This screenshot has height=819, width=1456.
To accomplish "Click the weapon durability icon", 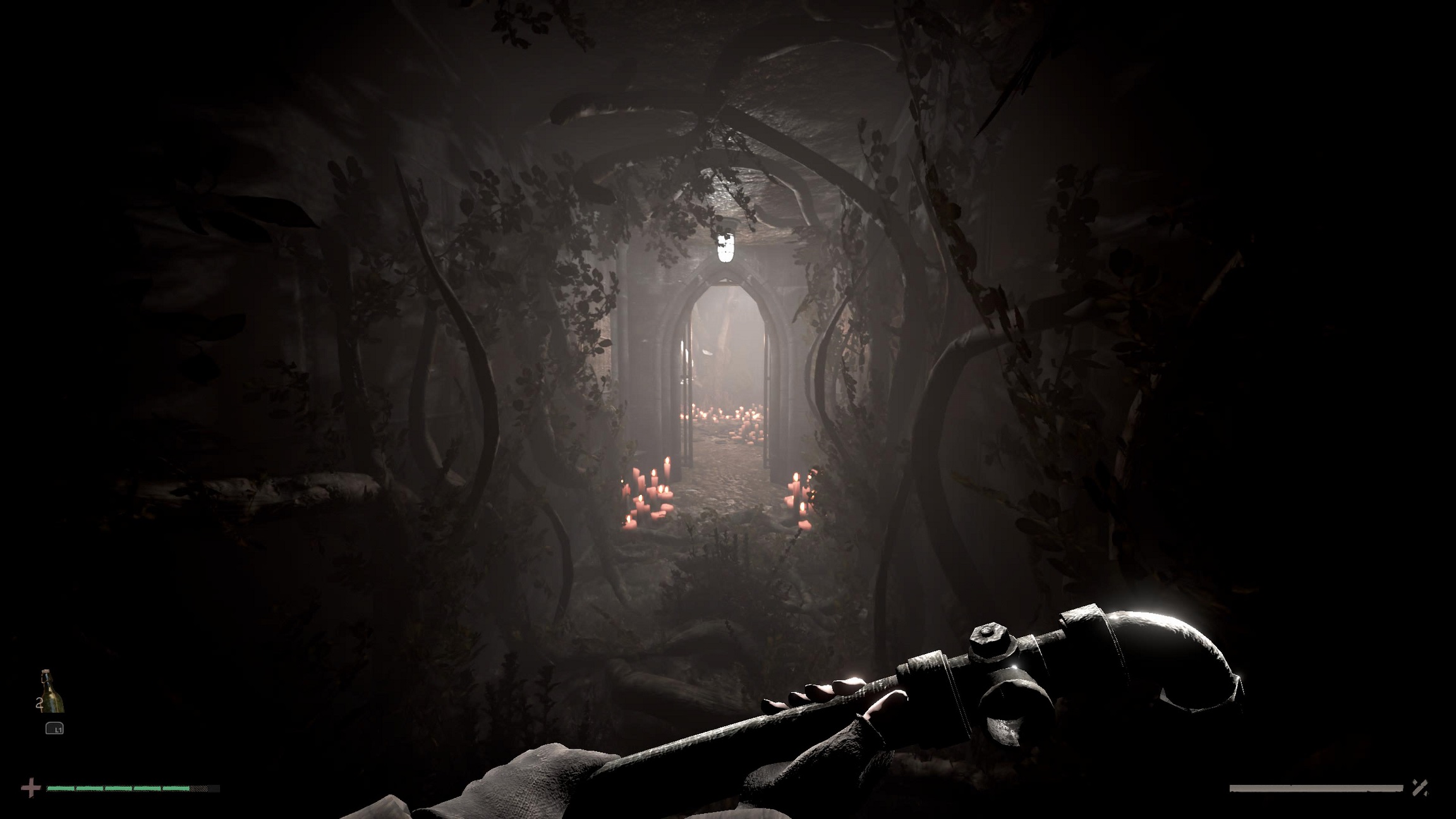I will pos(1420,788).
